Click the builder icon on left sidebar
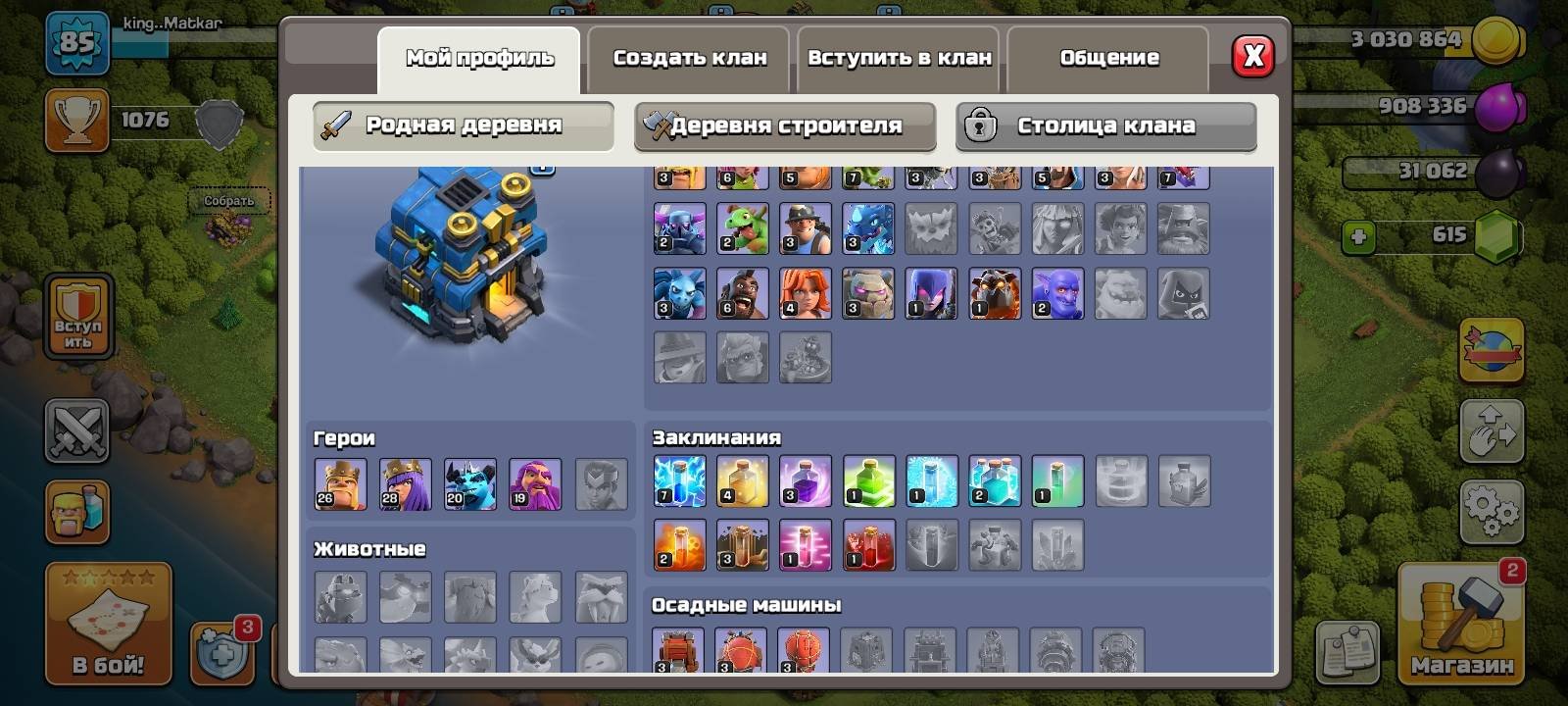The height and width of the screenshot is (706, 1568). tap(77, 511)
